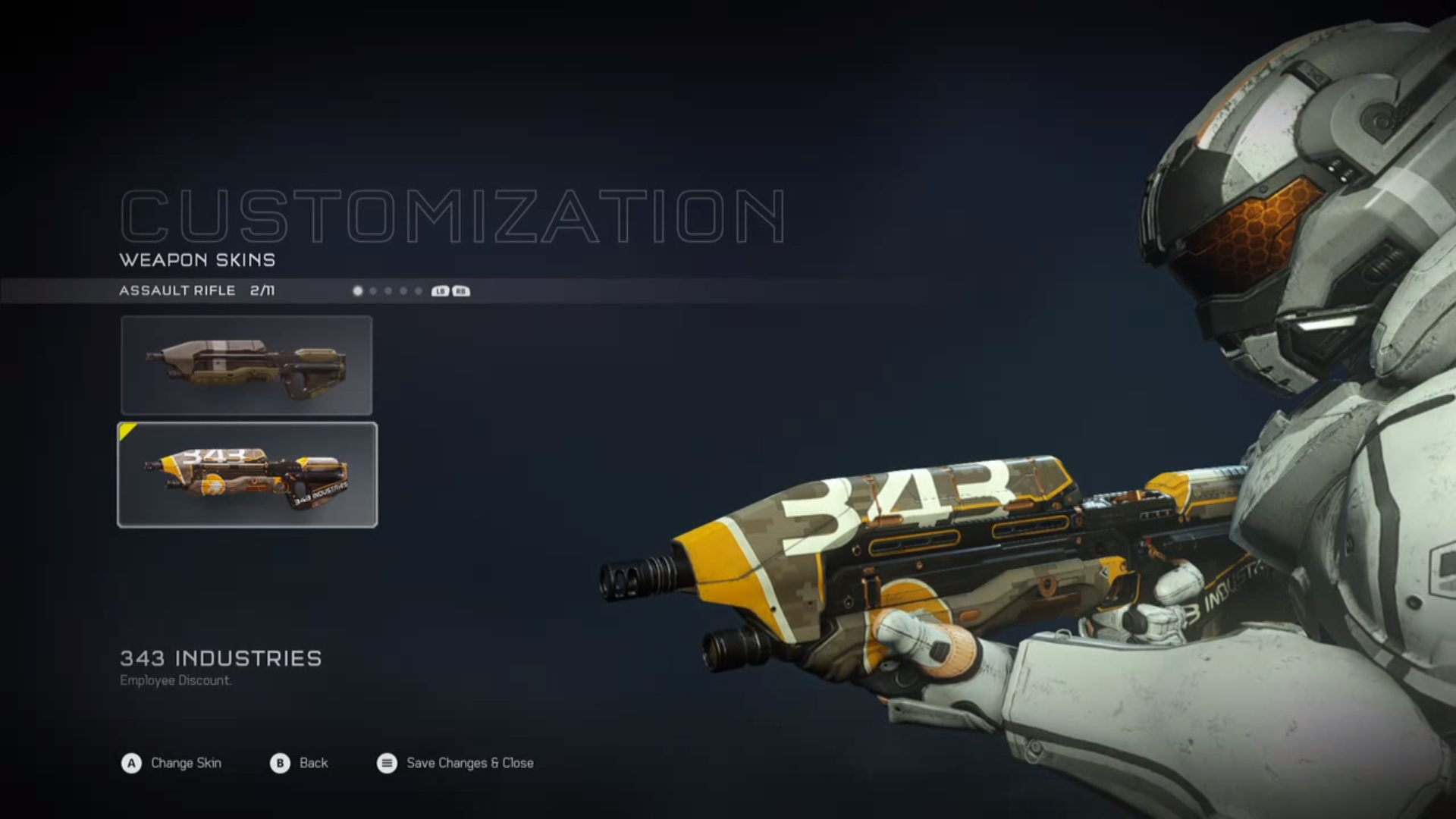Click the Change Skin option
Screen dimensions: 1456x819
point(172,763)
